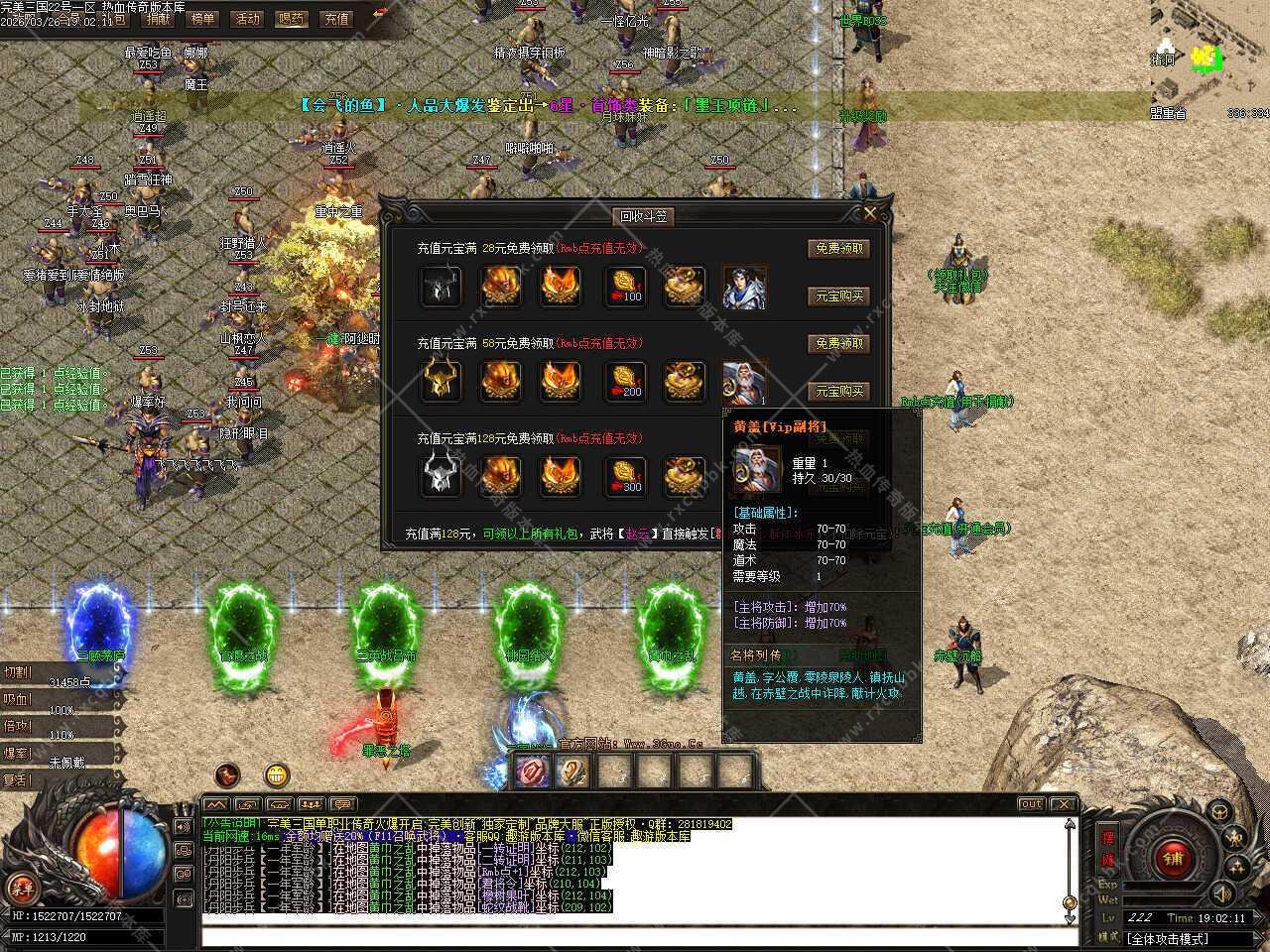Close the chat window with X

coord(1063,803)
